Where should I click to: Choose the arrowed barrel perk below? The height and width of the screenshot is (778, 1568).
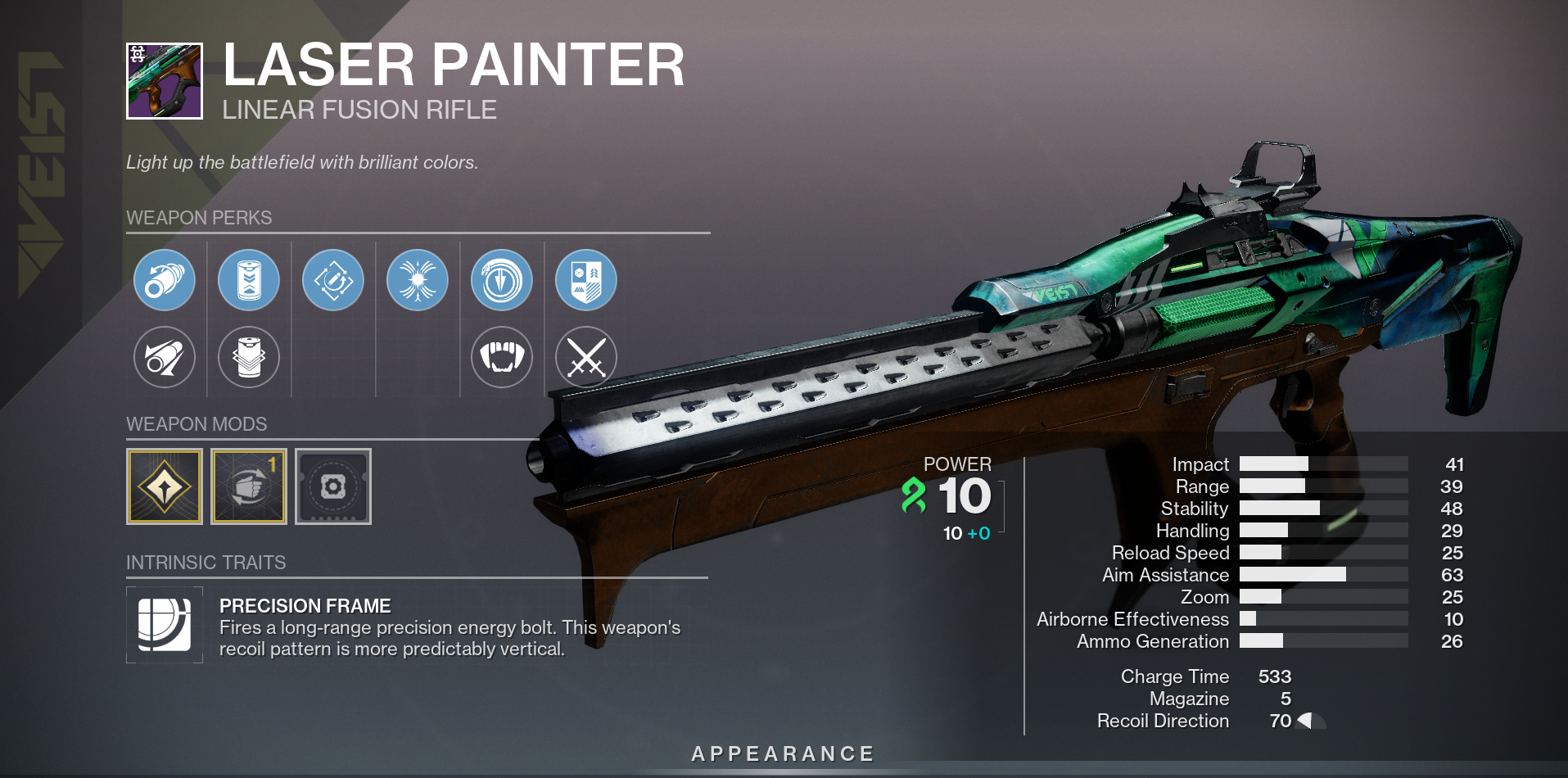click(165, 357)
